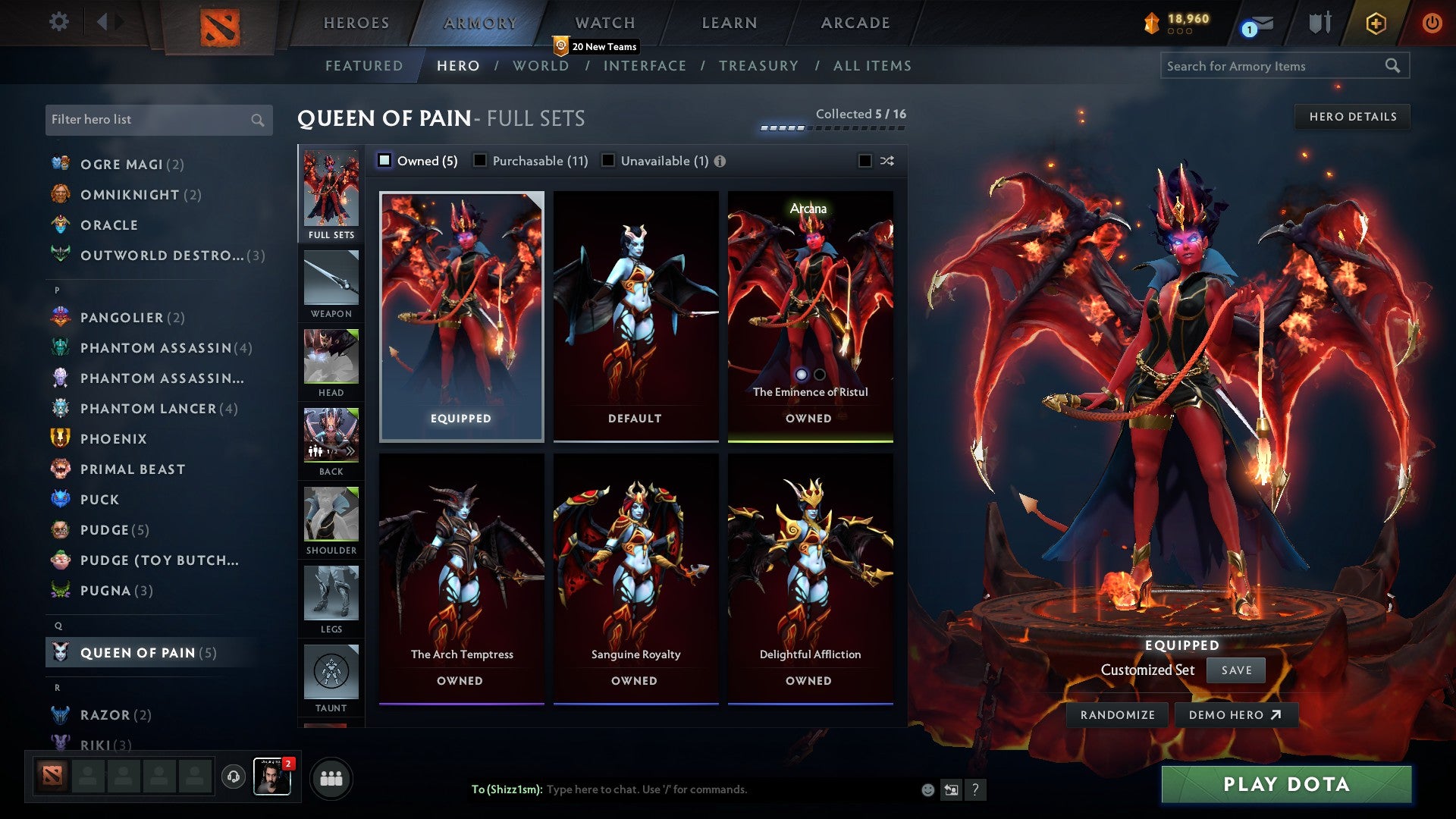The width and height of the screenshot is (1456, 819).
Task: Check the Unavailable (1) filter
Action: click(607, 161)
